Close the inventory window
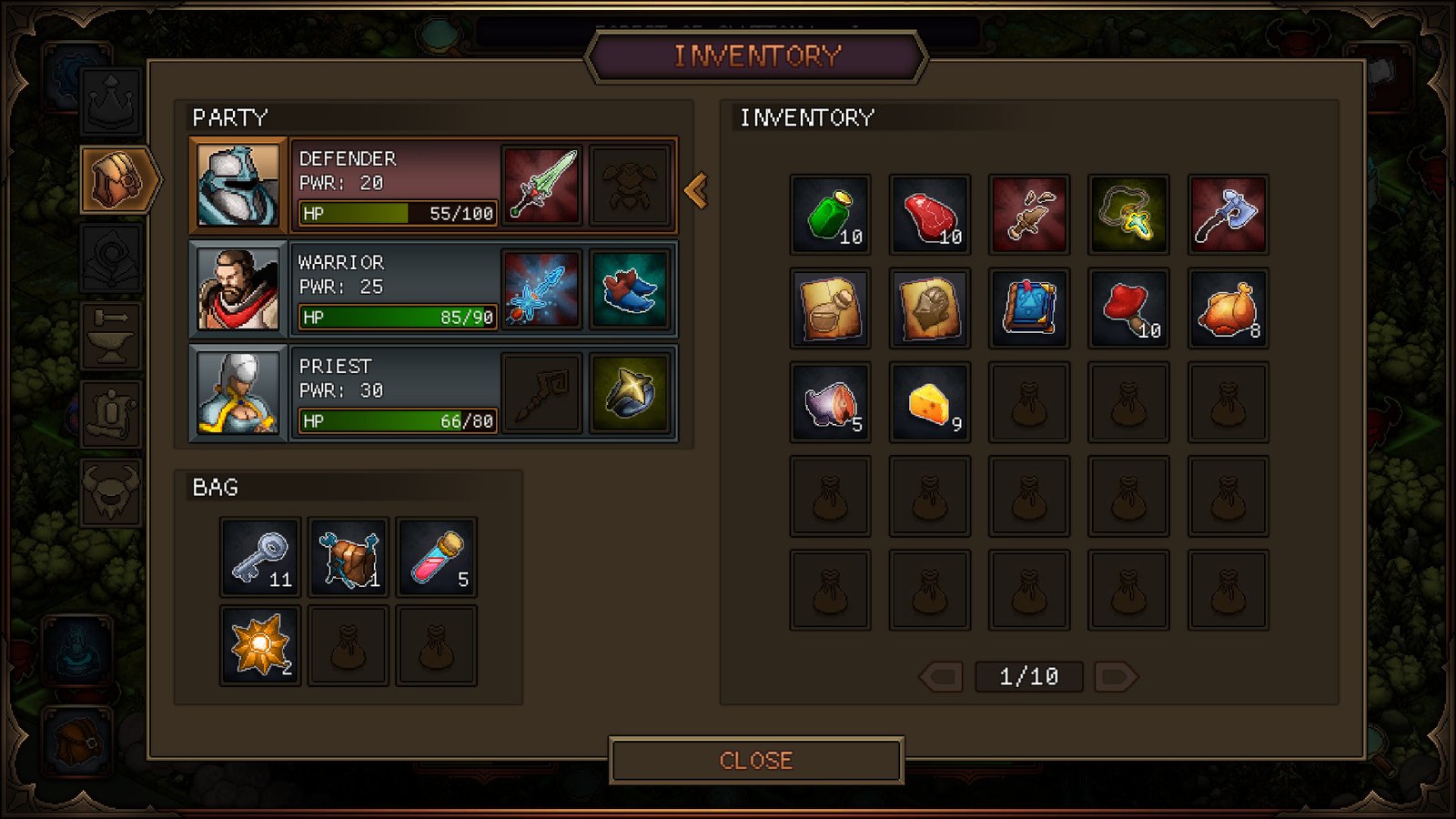Screen dimensions: 1456x819 tap(755, 760)
